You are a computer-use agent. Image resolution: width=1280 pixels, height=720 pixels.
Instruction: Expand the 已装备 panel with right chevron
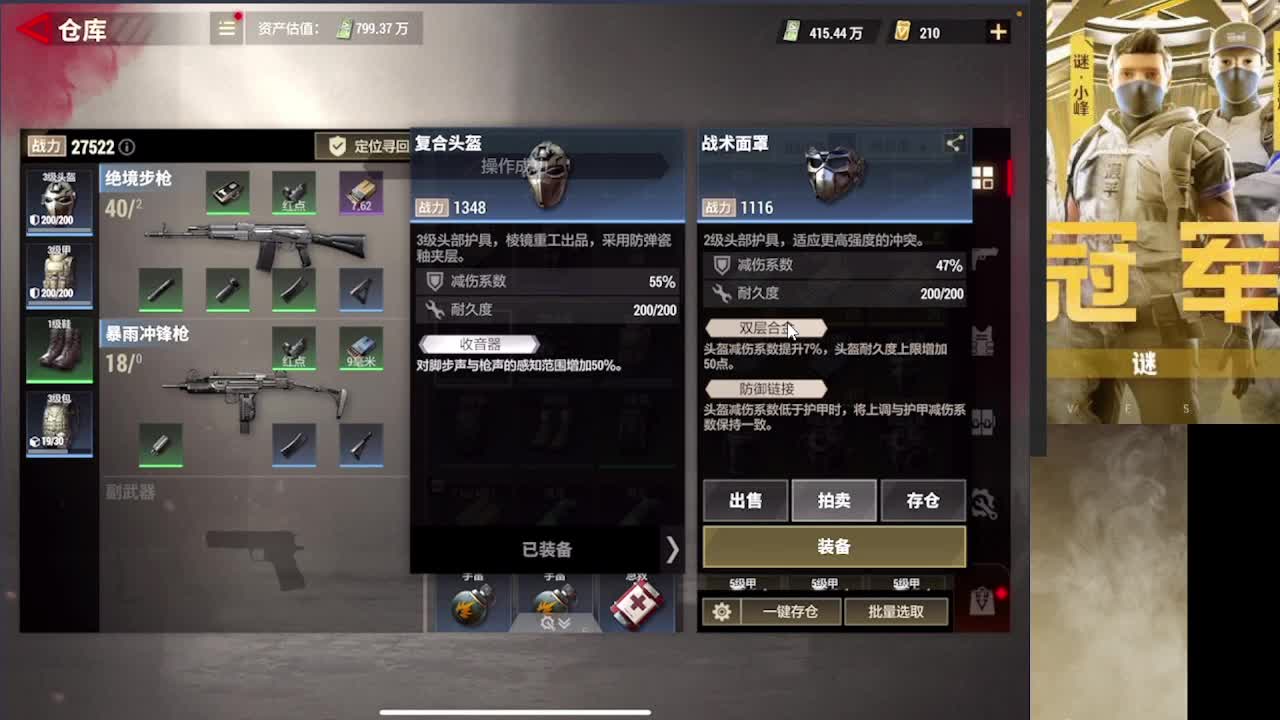[672, 550]
